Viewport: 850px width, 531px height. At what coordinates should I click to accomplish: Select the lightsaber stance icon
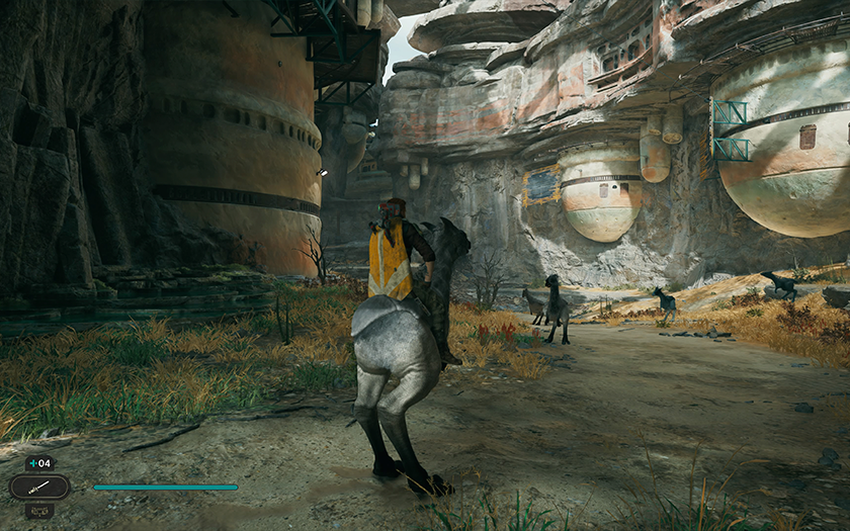click(x=39, y=487)
